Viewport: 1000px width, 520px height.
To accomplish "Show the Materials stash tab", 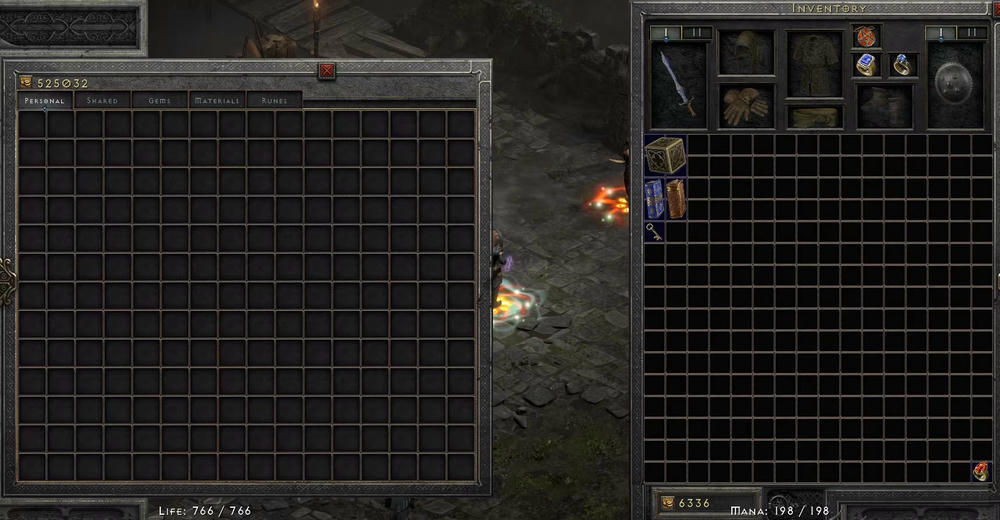I will 217,101.
